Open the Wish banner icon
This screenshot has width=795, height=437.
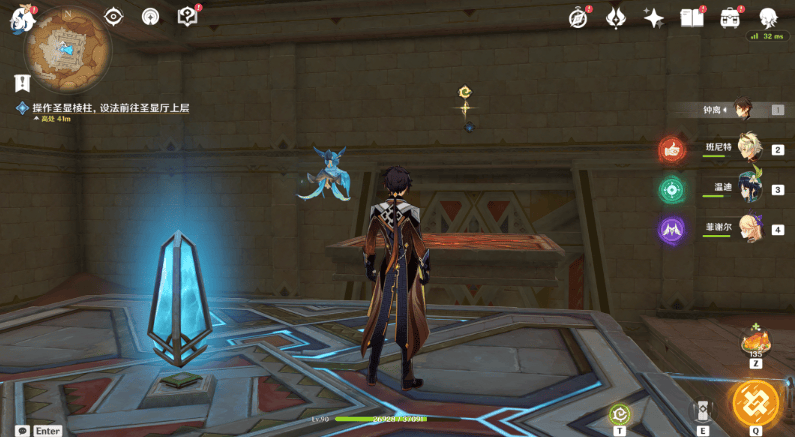tap(616, 17)
